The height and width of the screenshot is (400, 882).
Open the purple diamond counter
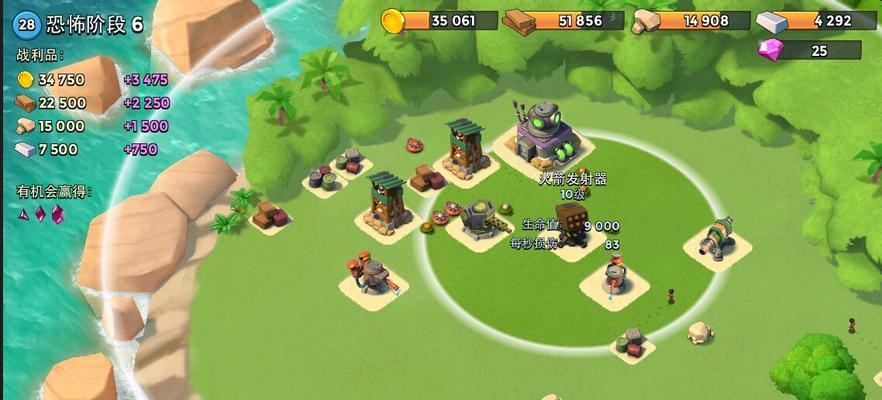tap(809, 50)
